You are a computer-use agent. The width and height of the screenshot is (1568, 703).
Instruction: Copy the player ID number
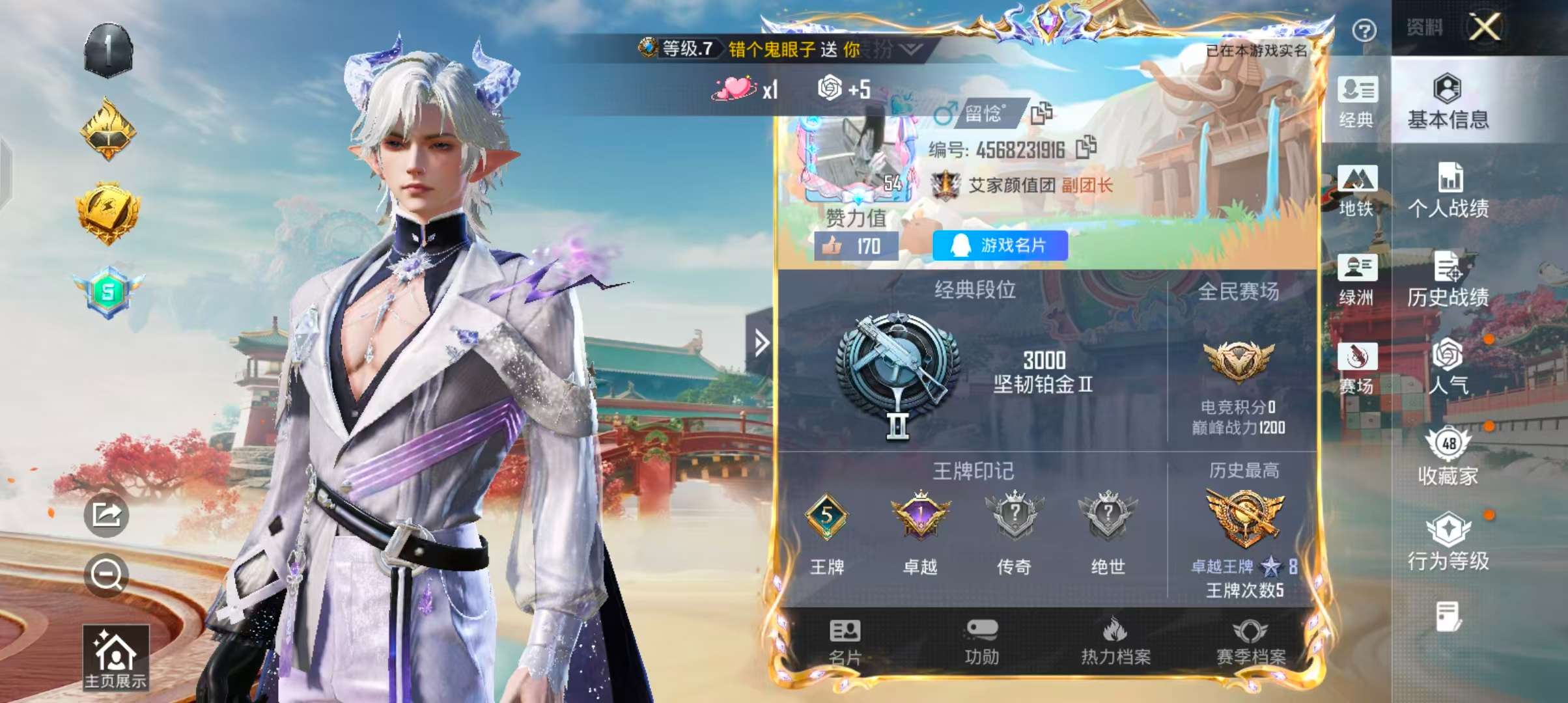tap(1086, 148)
